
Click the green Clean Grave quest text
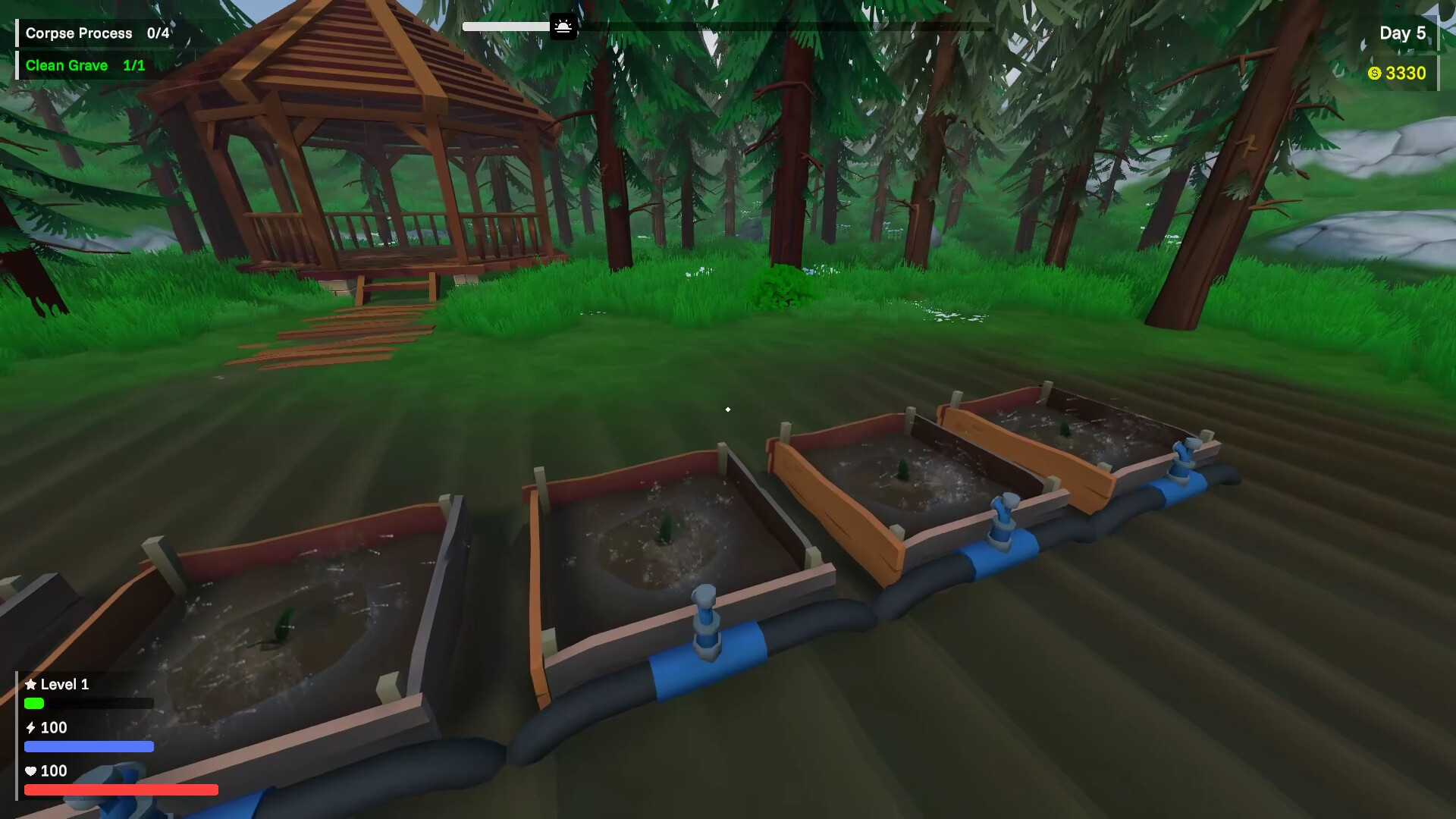67,65
